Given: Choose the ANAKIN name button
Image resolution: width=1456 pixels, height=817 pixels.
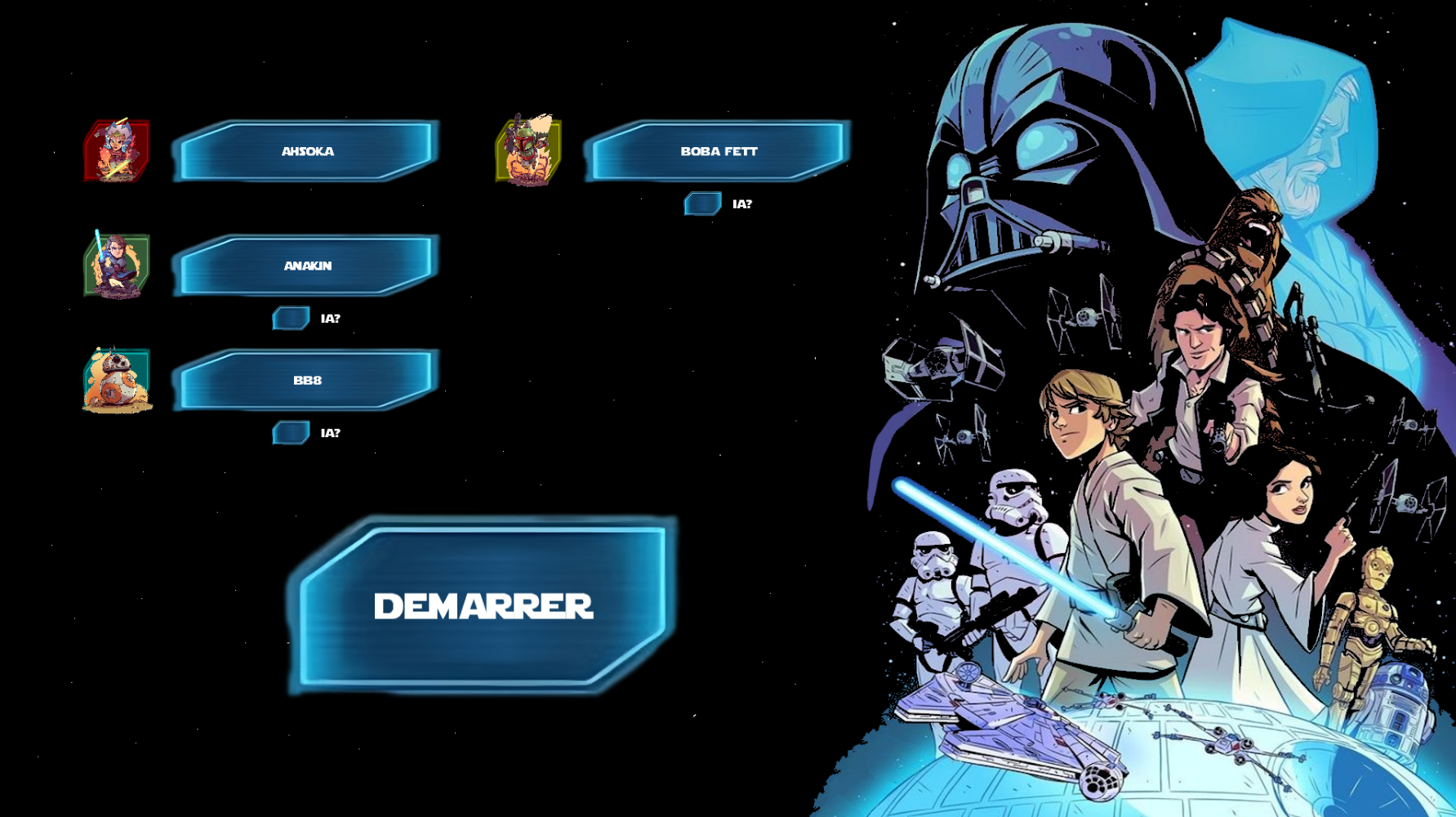Looking at the screenshot, I should pyautogui.click(x=307, y=266).
